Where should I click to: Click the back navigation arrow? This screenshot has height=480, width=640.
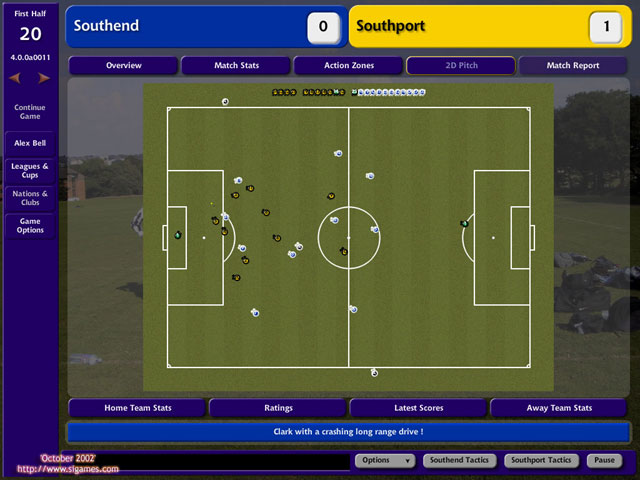[16, 77]
